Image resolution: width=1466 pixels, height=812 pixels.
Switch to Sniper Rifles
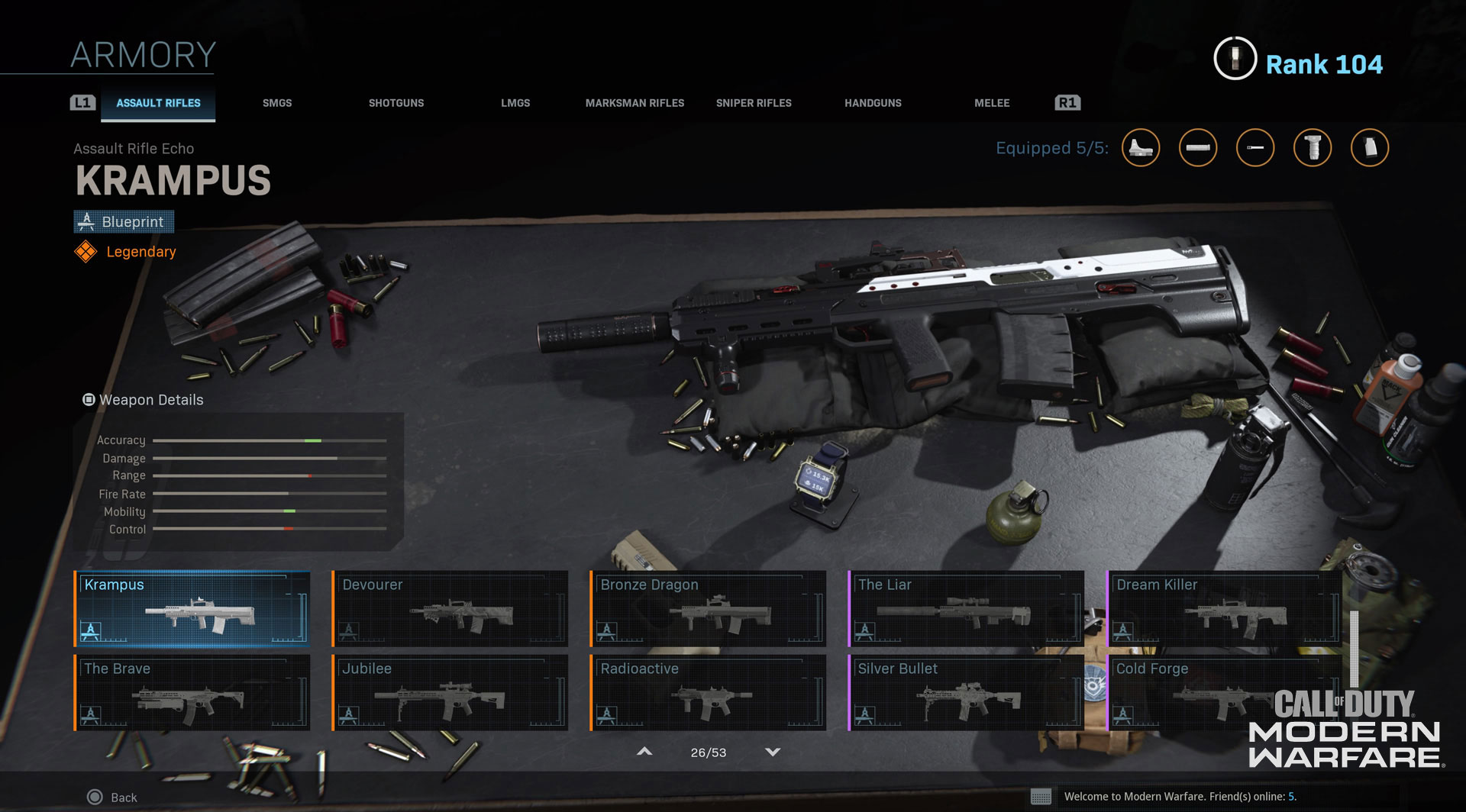click(754, 103)
